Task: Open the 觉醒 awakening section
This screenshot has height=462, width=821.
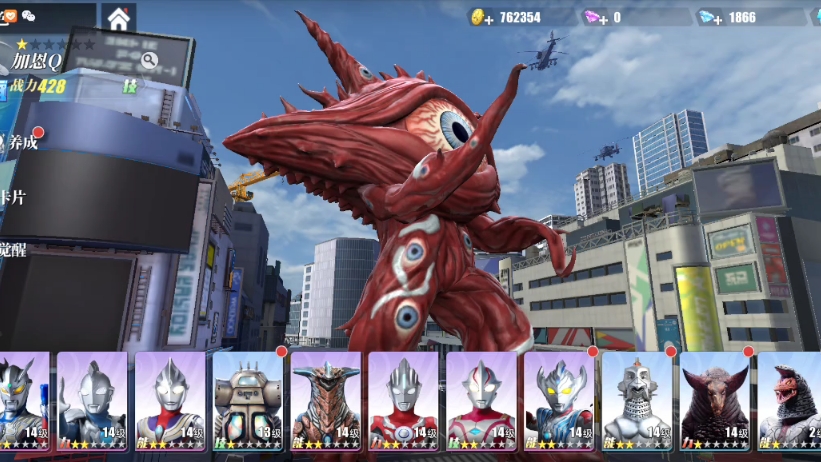Action: pyautogui.click(x=14, y=249)
